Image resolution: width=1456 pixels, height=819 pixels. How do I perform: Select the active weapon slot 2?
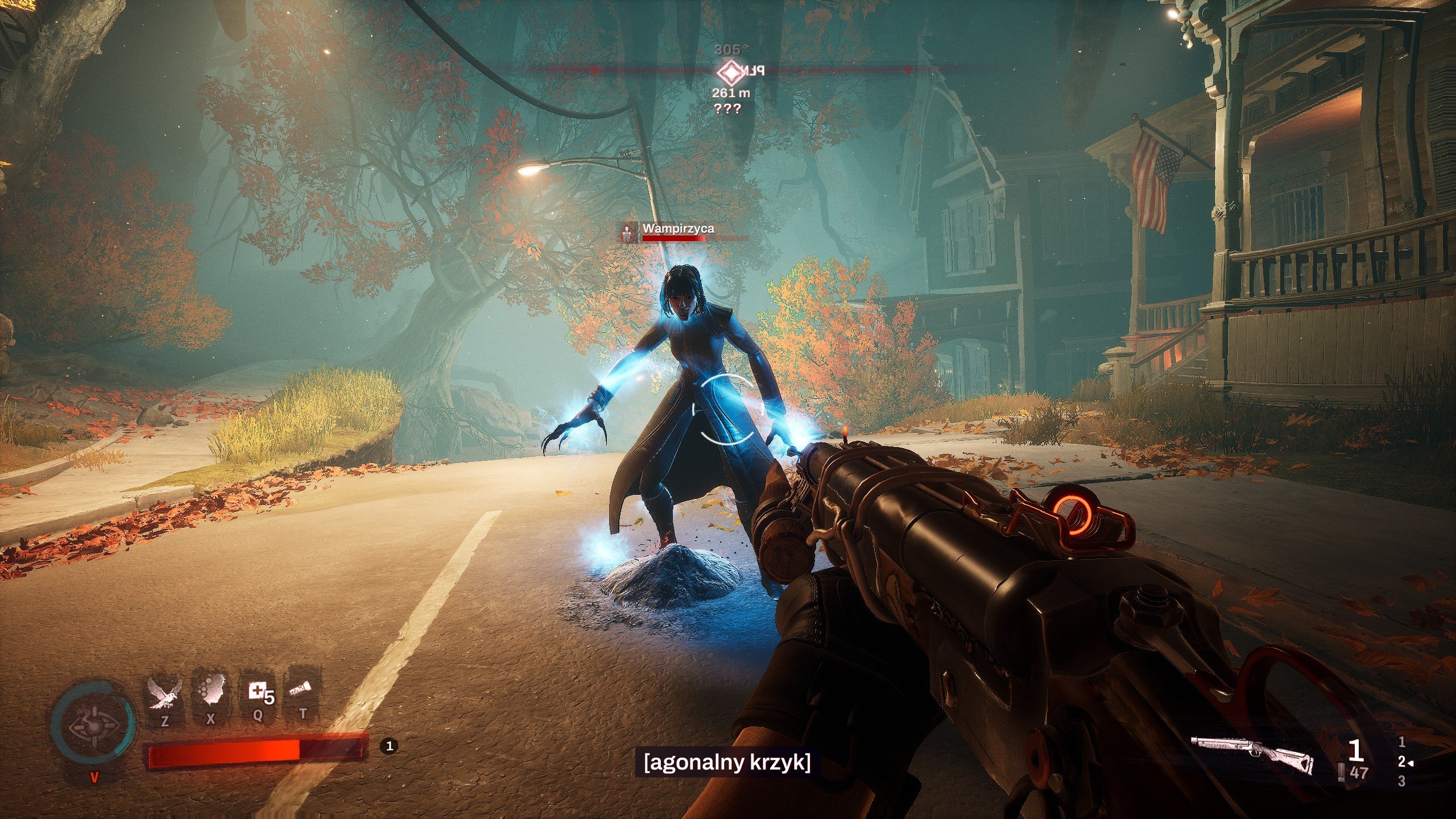point(1402,762)
